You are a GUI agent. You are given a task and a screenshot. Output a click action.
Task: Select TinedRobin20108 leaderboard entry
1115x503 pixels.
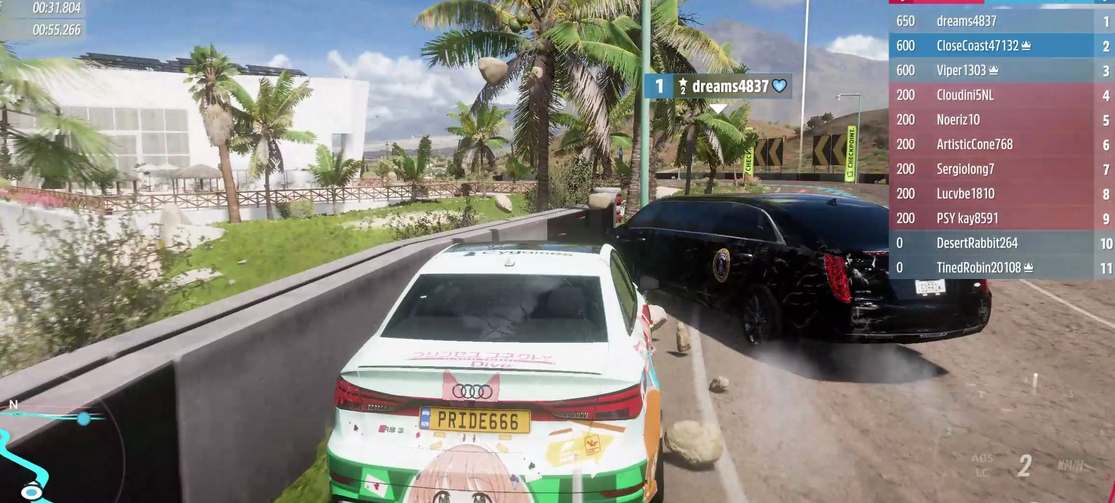pyautogui.click(x=1000, y=267)
